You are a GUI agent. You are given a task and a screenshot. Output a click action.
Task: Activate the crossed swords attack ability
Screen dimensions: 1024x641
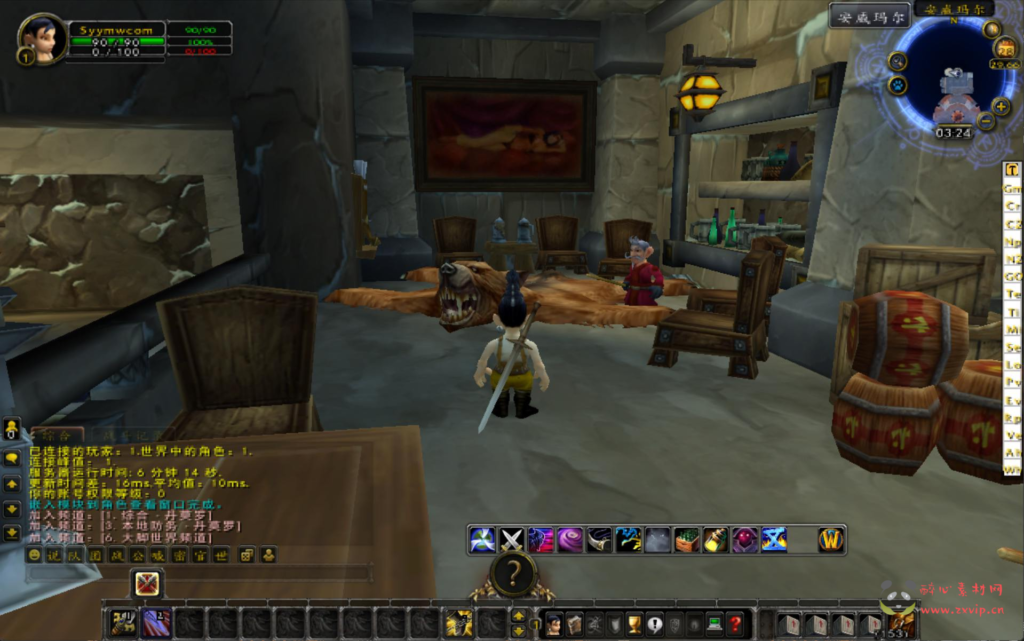[x=512, y=540]
